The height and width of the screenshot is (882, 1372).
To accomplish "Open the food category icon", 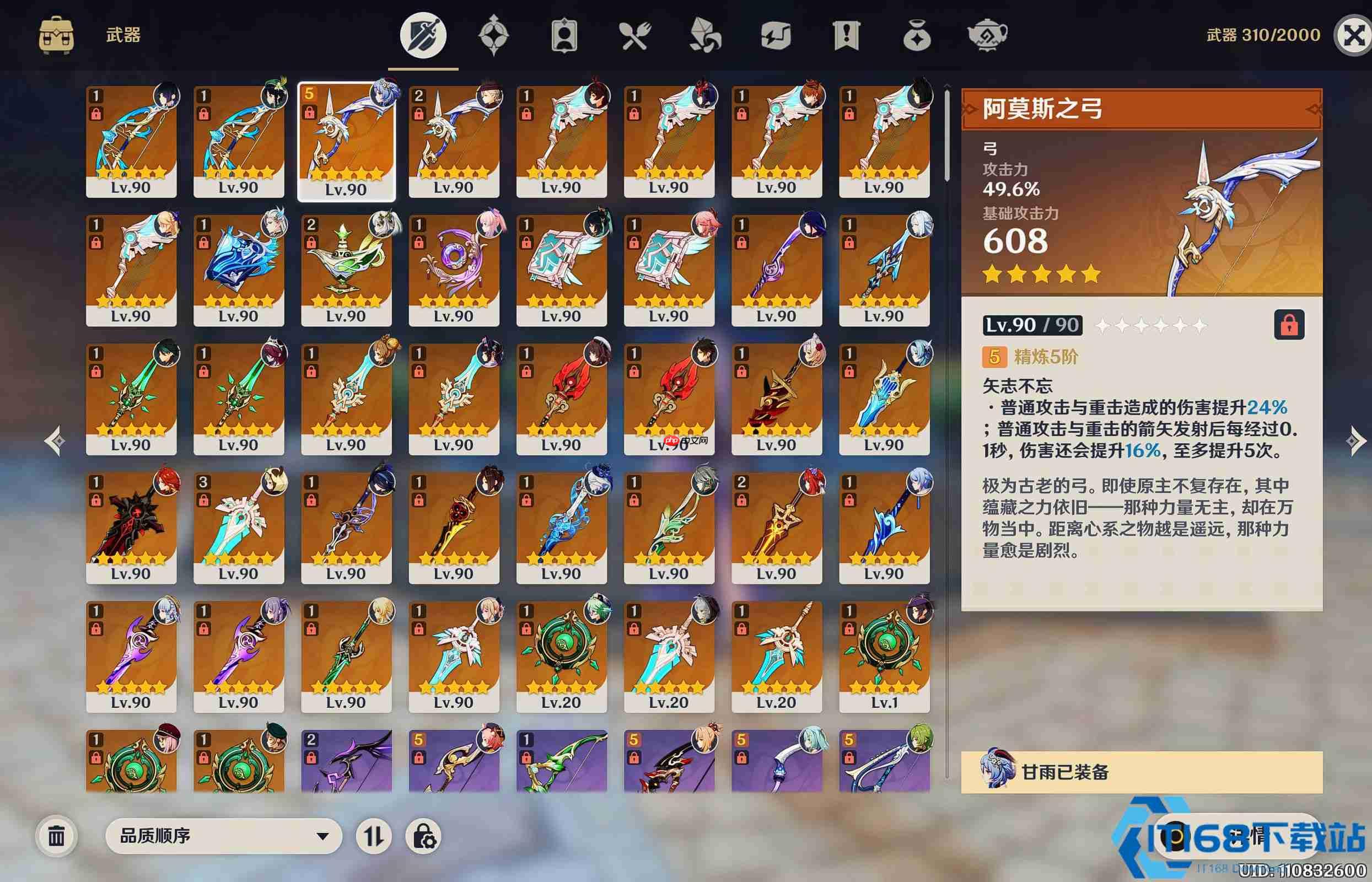I will 634,35.
